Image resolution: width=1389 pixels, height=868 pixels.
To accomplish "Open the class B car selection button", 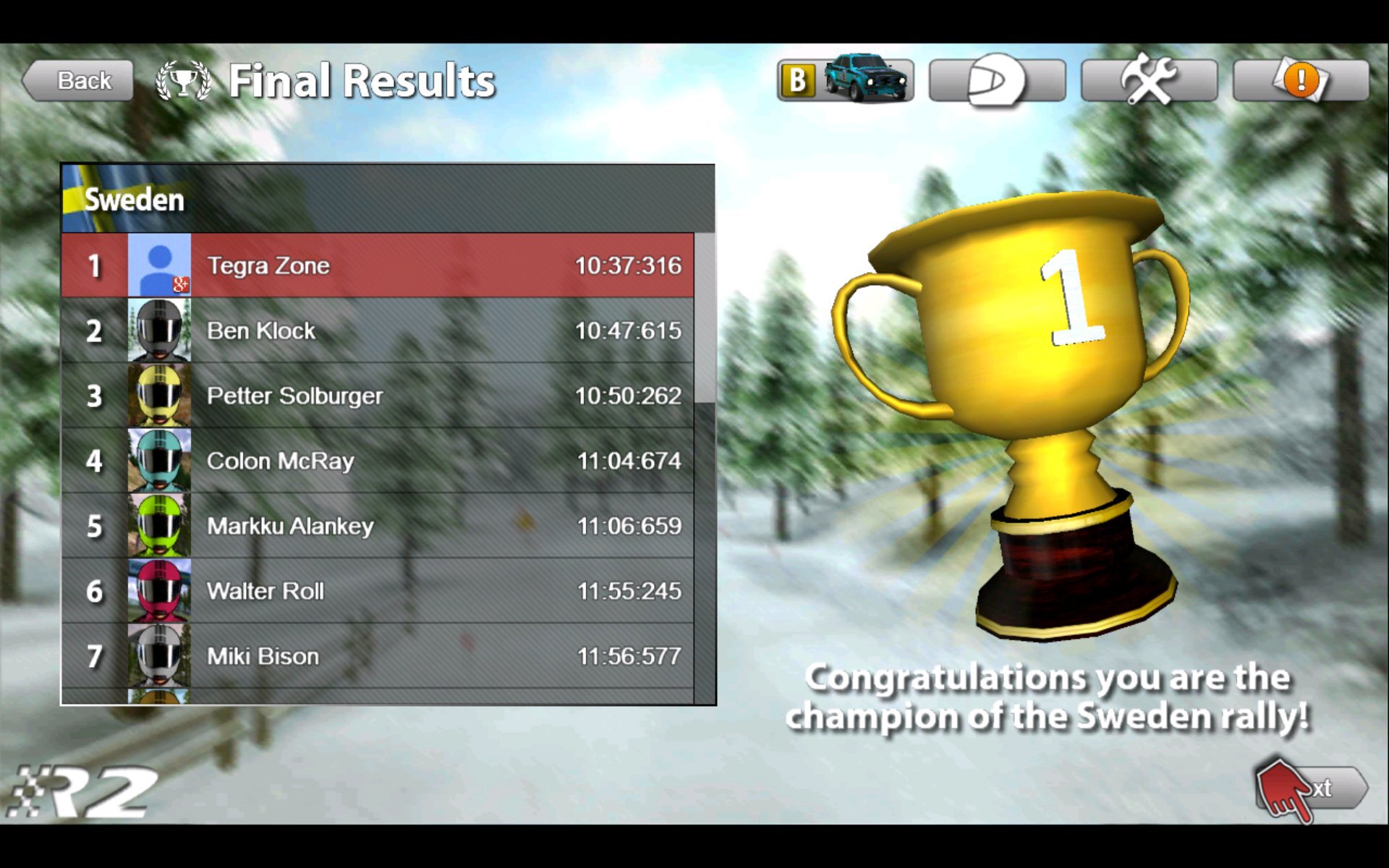I will (845, 80).
